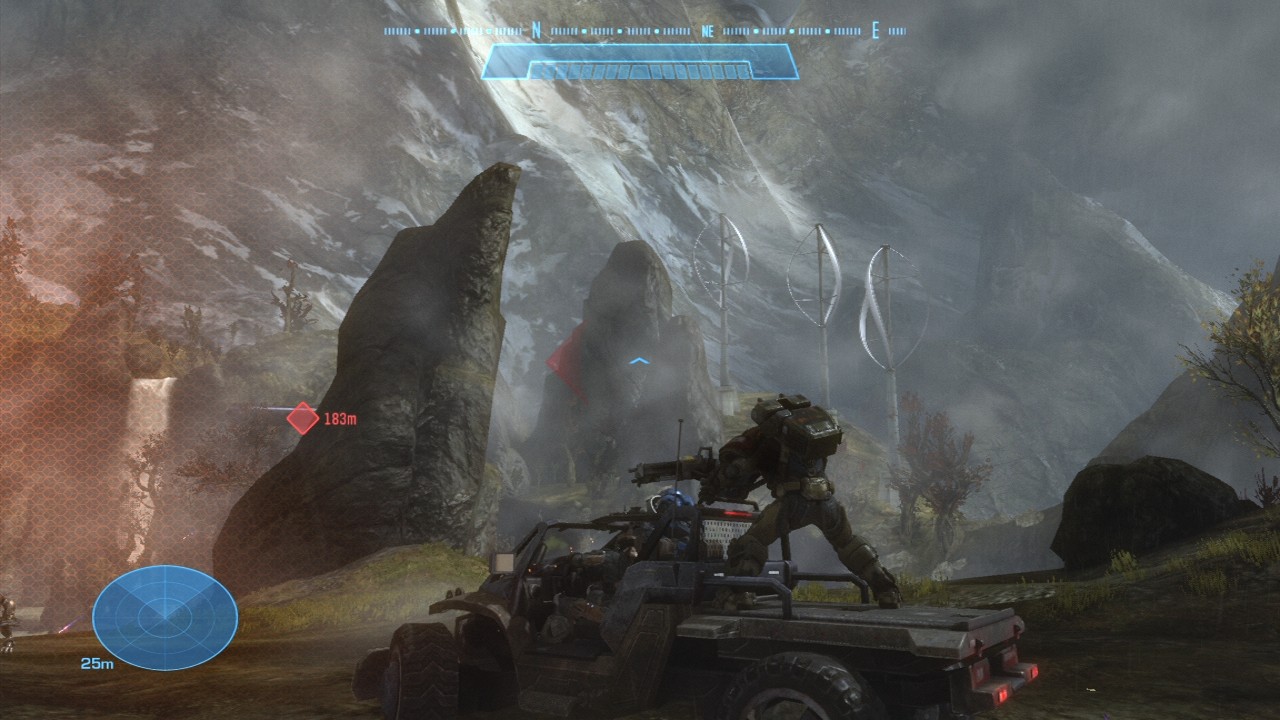Click the compass heading strip
Image resolution: width=1280 pixels, height=720 pixels.
click(x=644, y=31)
